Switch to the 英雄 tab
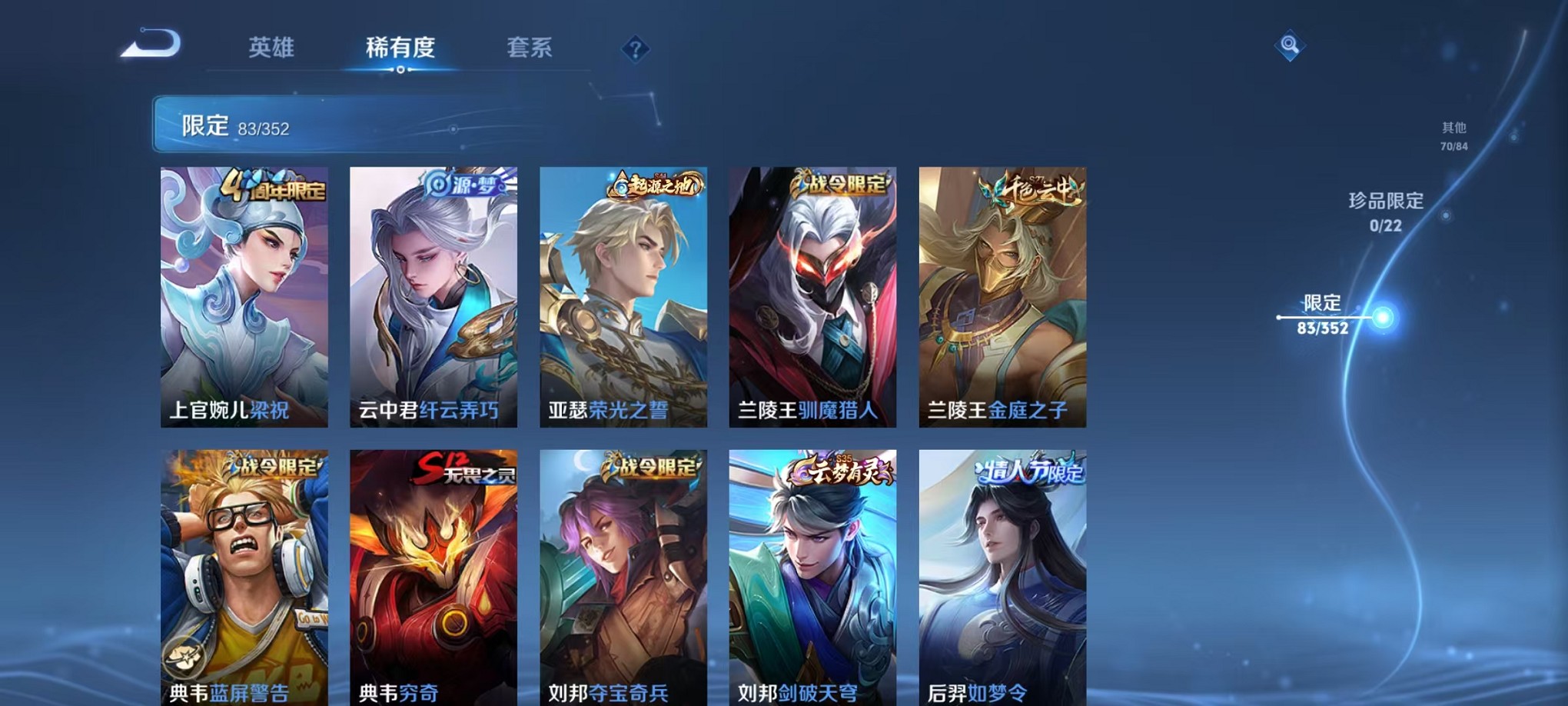This screenshot has height=706, width=1568. (271, 48)
